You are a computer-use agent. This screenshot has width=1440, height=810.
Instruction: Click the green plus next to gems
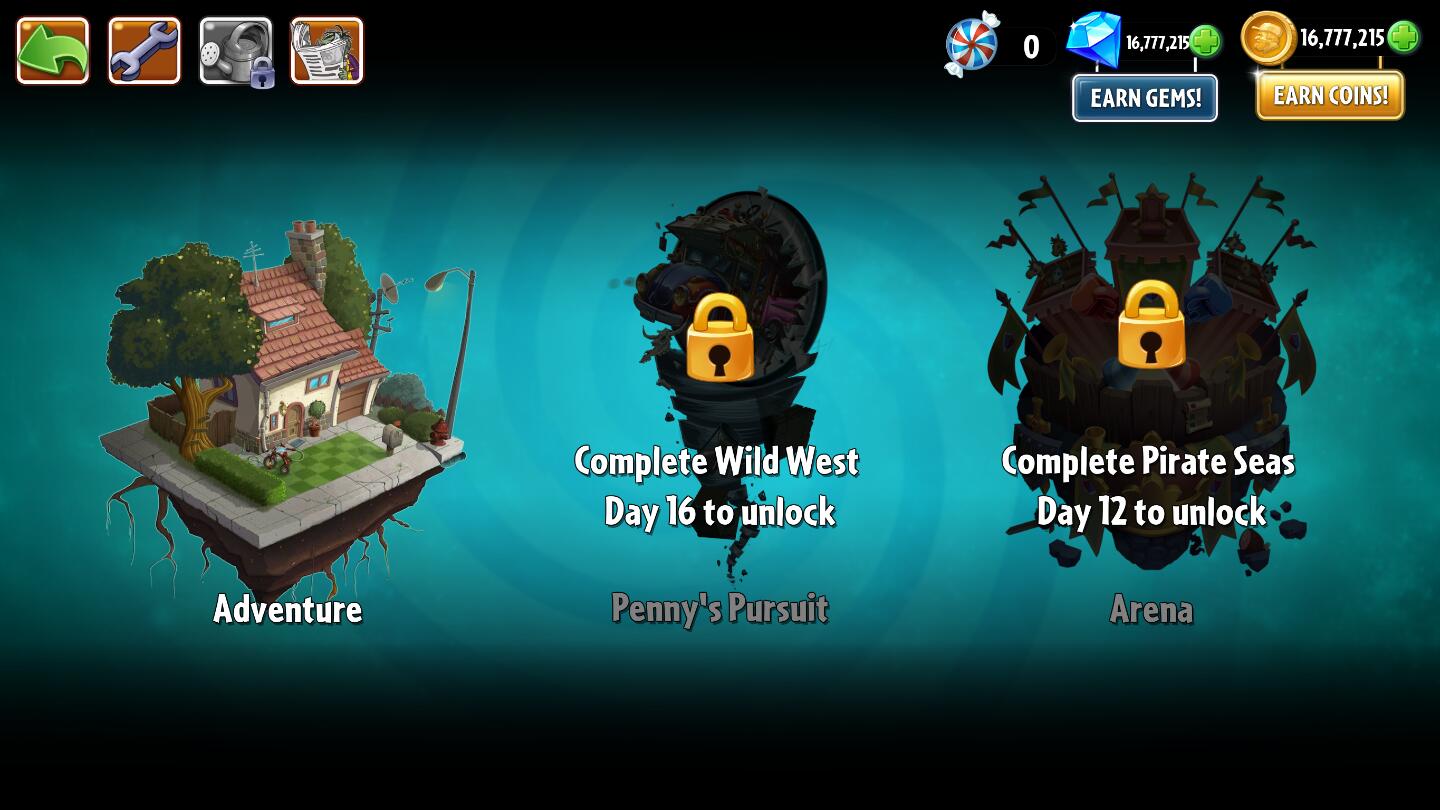[x=1207, y=42]
